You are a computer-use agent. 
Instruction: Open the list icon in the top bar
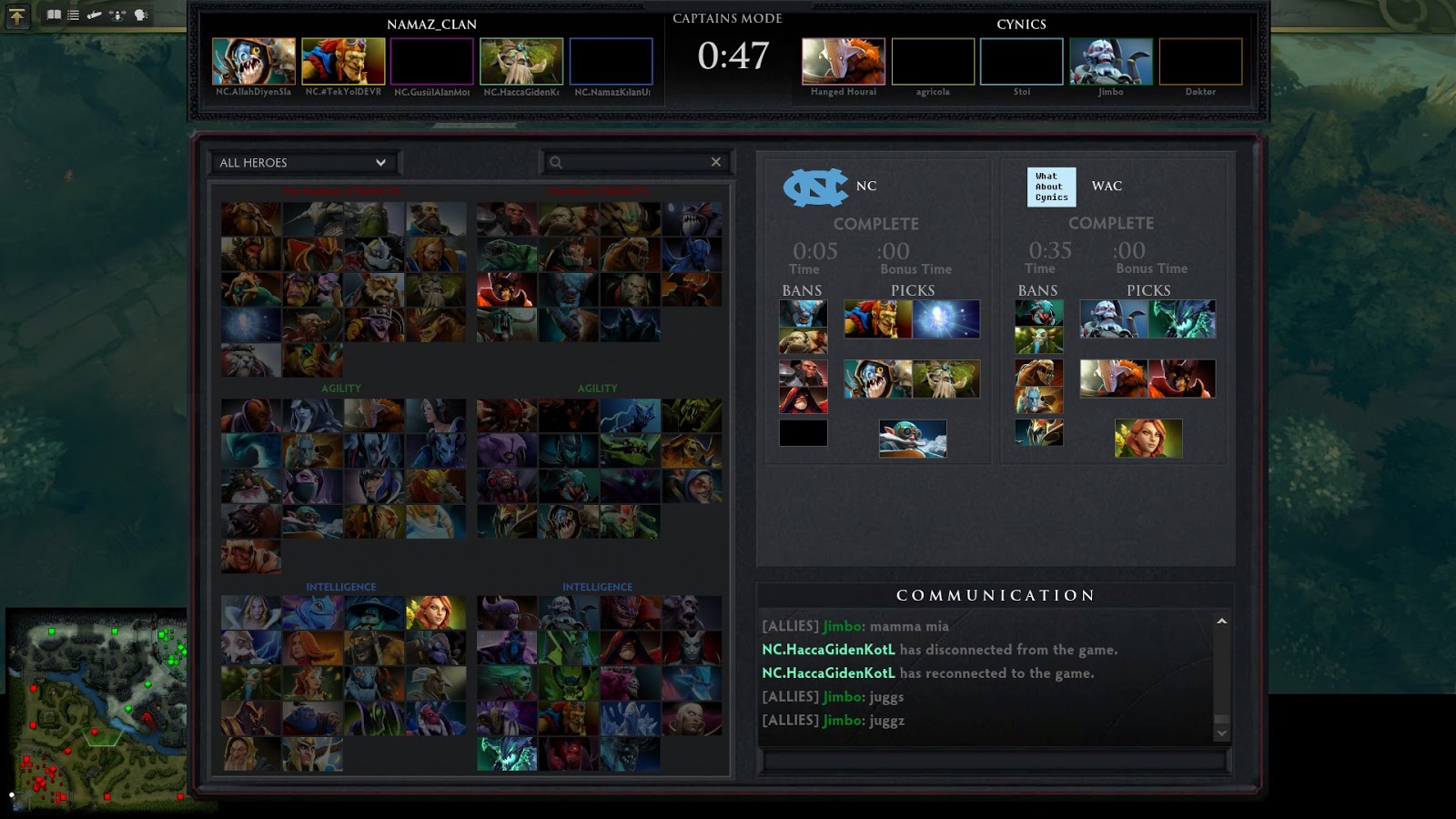pyautogui.click(x=74, y=15)
